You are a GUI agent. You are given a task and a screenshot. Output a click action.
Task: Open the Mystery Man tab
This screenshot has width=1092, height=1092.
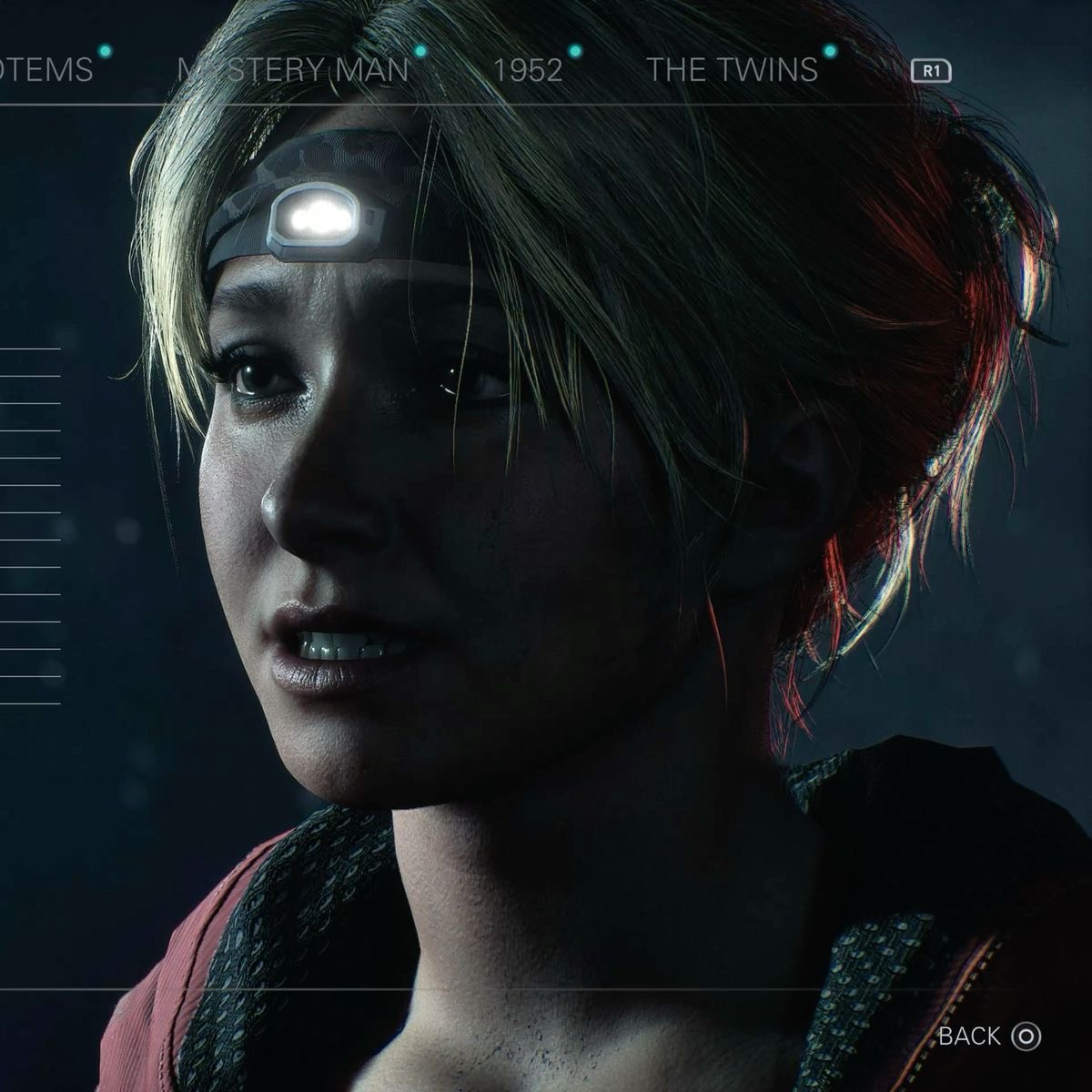click(x=294, y=70)
